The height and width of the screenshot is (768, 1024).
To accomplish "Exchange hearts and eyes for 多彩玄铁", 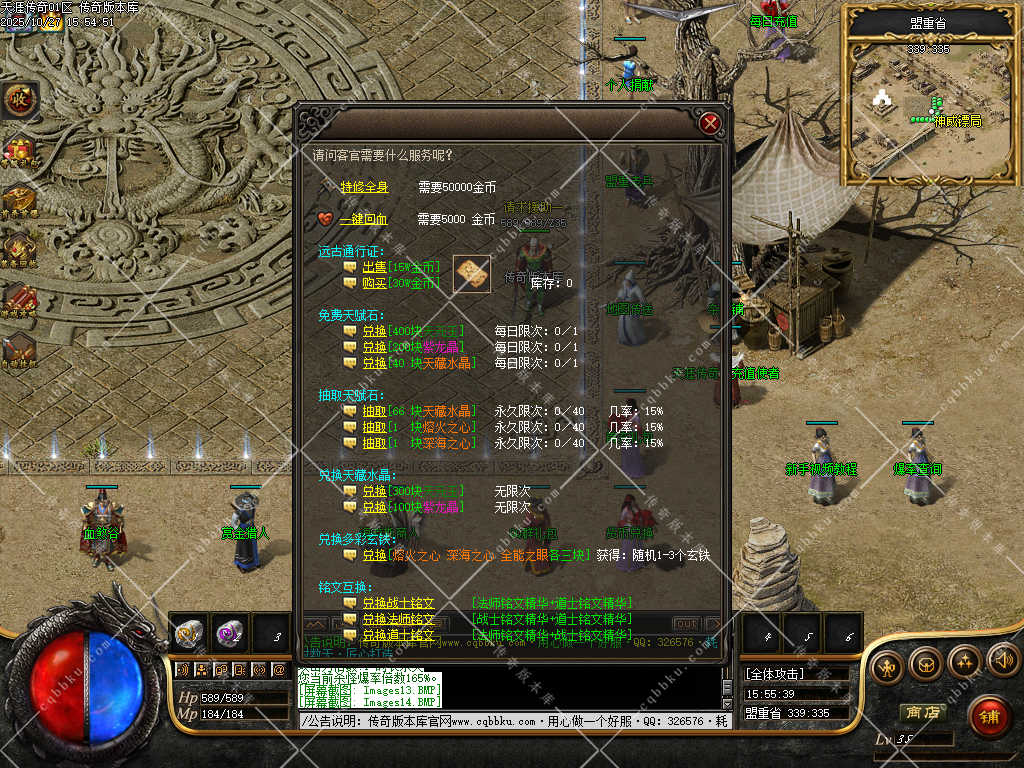I will [x=374, y=555].
